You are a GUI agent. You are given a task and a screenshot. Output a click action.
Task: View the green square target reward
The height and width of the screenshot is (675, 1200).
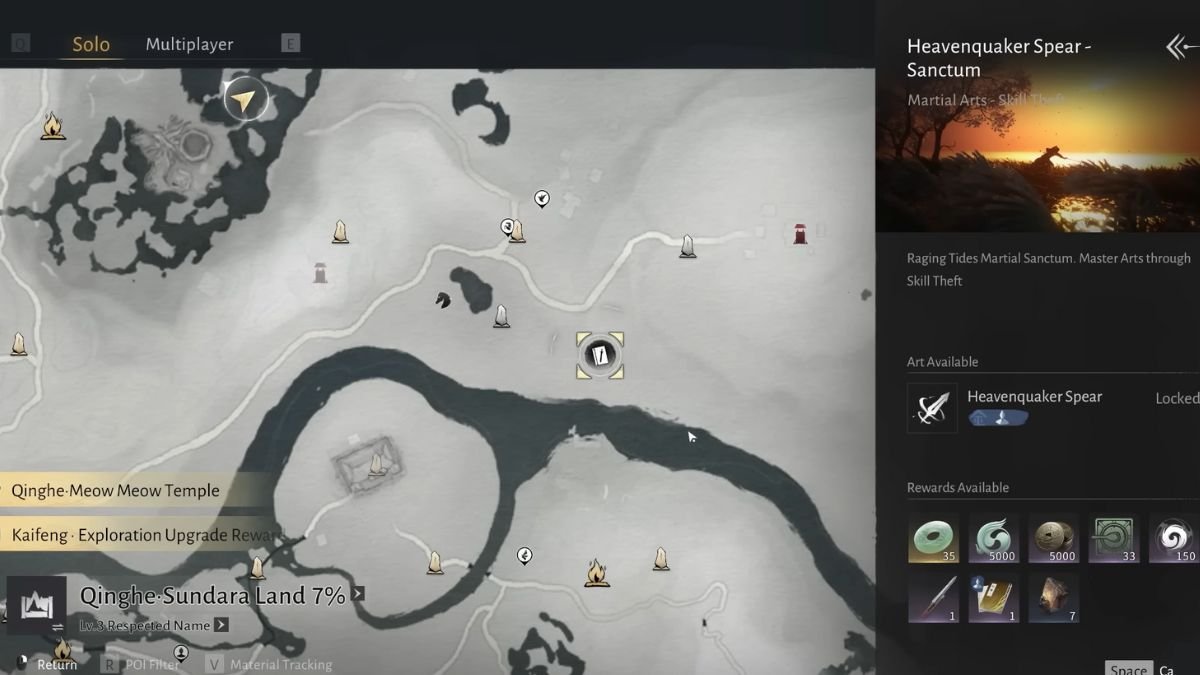click(1114, 538)
